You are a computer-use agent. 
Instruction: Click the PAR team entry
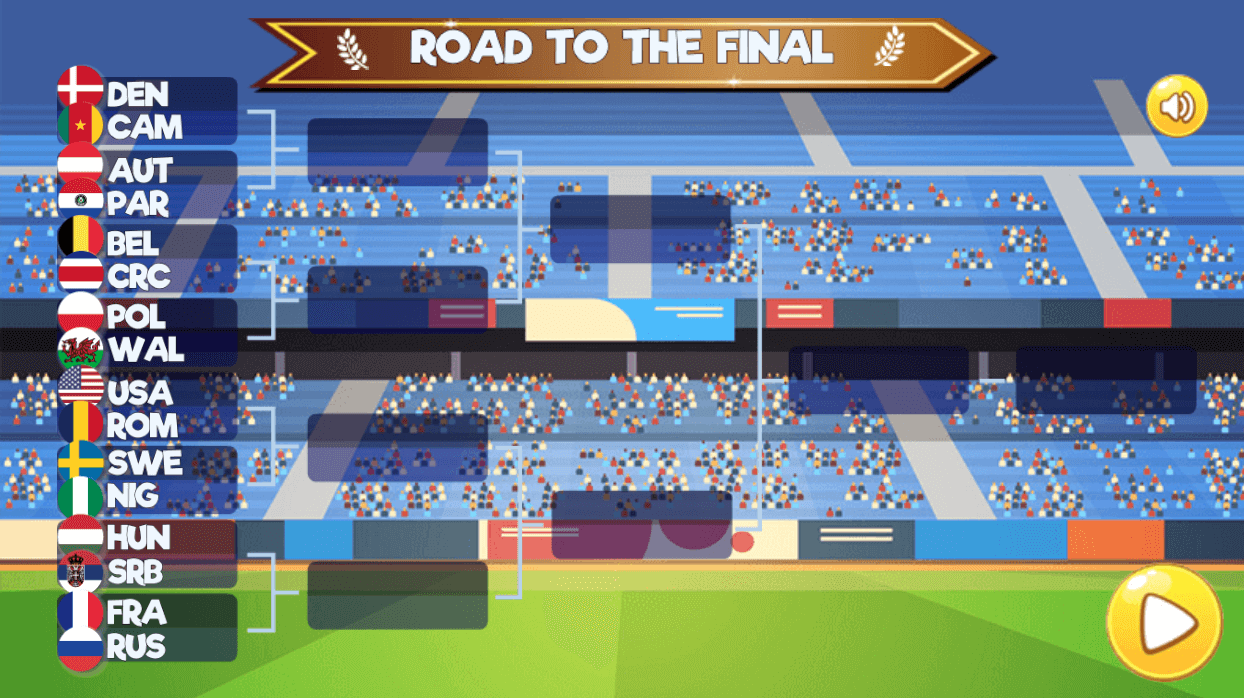point(147,203)
